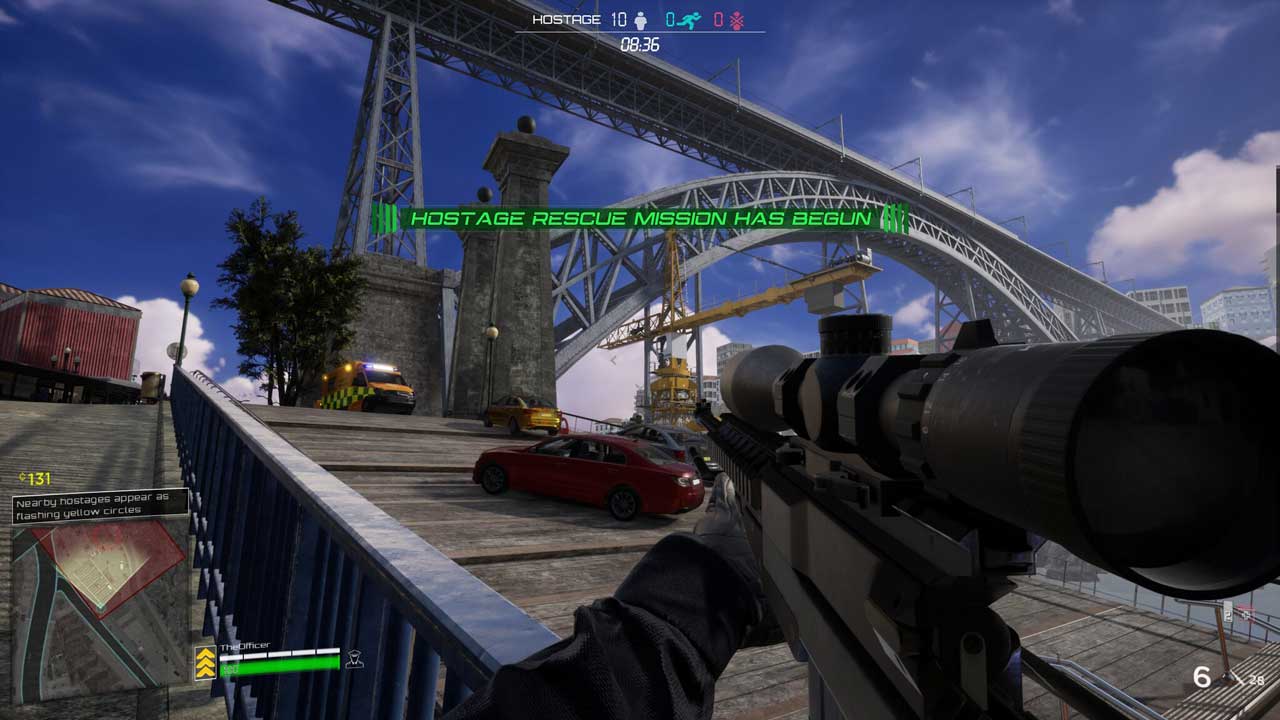Image resolution: width=1280 pixels, height=720 pixels.
Task: Click the red crossed-out lost-hostage icon
Action: 736,20
